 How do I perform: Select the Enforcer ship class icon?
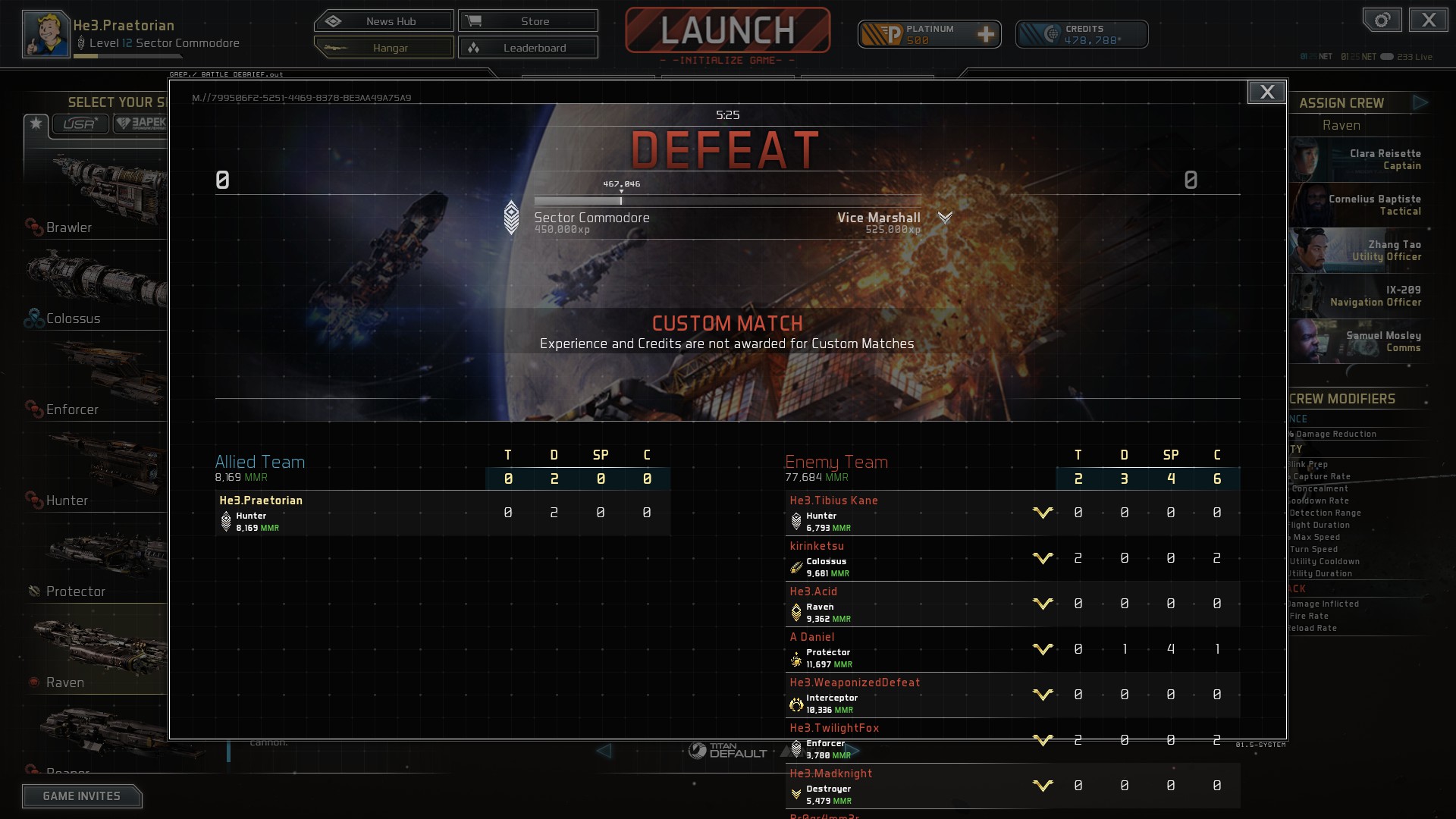click(33, 409)
